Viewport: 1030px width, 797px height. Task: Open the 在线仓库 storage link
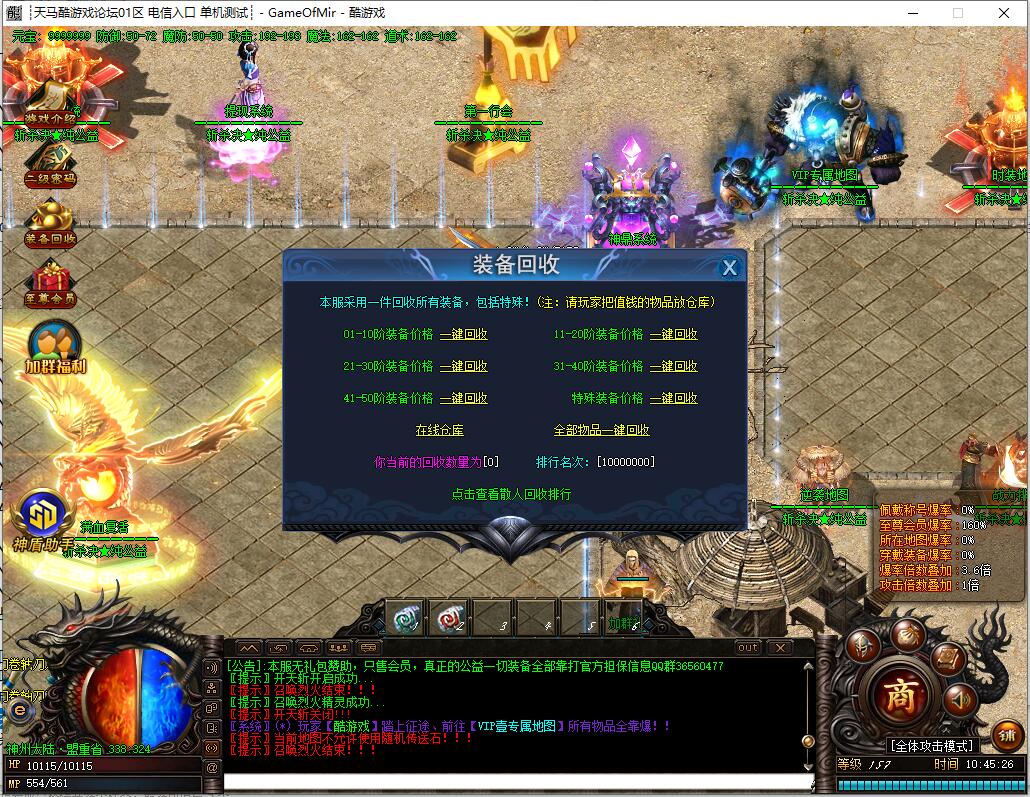pyautogui.click(x=440, y=430)
